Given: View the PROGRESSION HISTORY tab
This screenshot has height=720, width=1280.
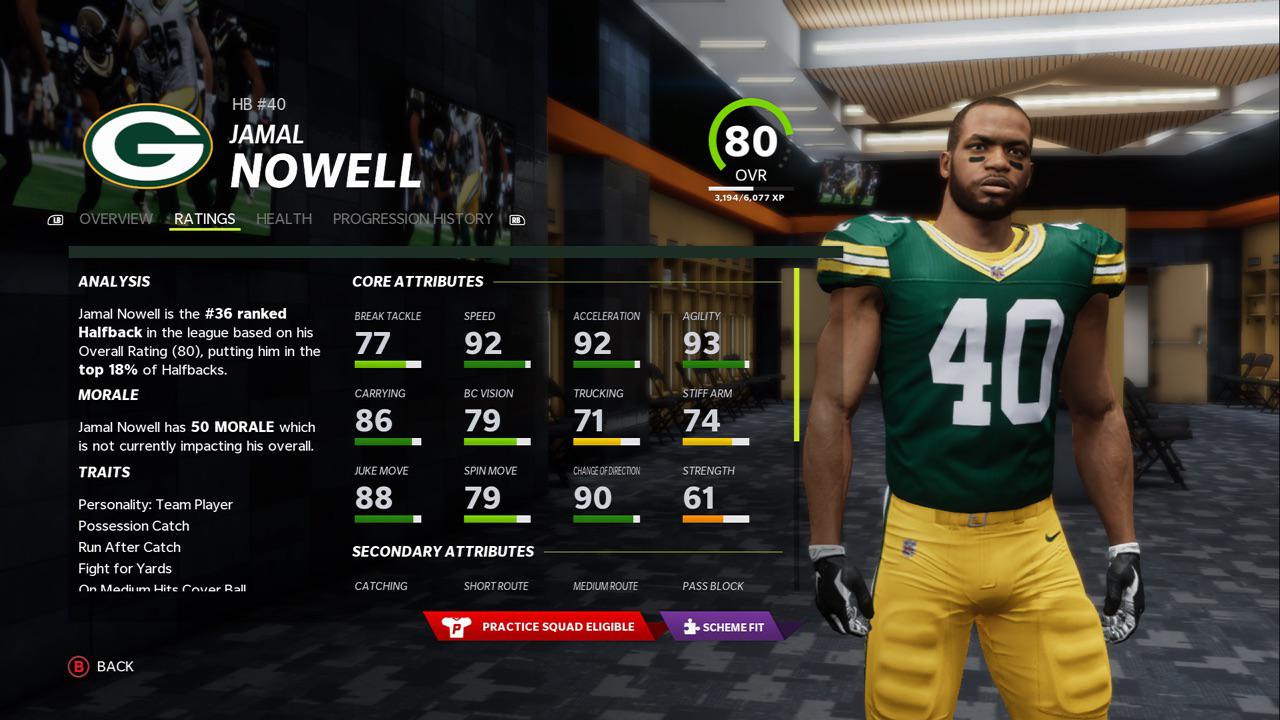Looking at the screenshot, I should click(x=414, y=219).
